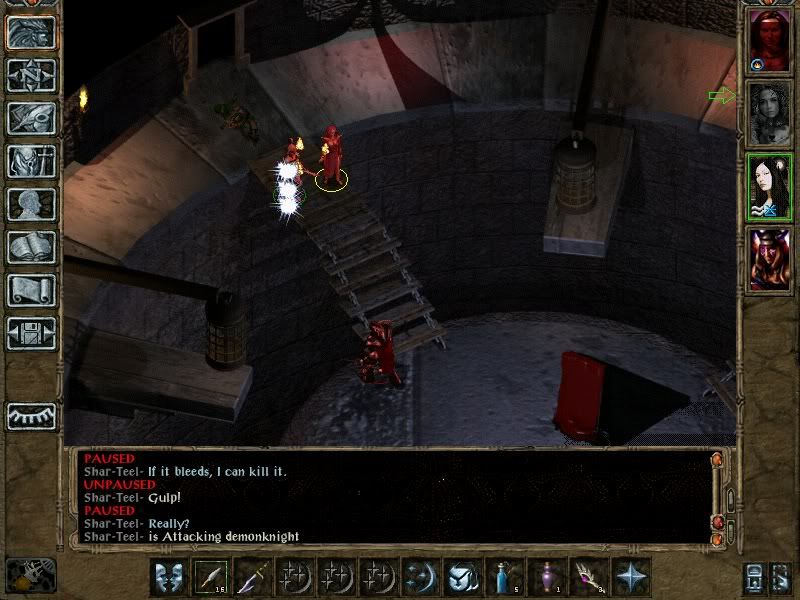This screenshot has height=600, width=800.
Task: Activate the talk masks icon
Action: [x=169, y=577]
